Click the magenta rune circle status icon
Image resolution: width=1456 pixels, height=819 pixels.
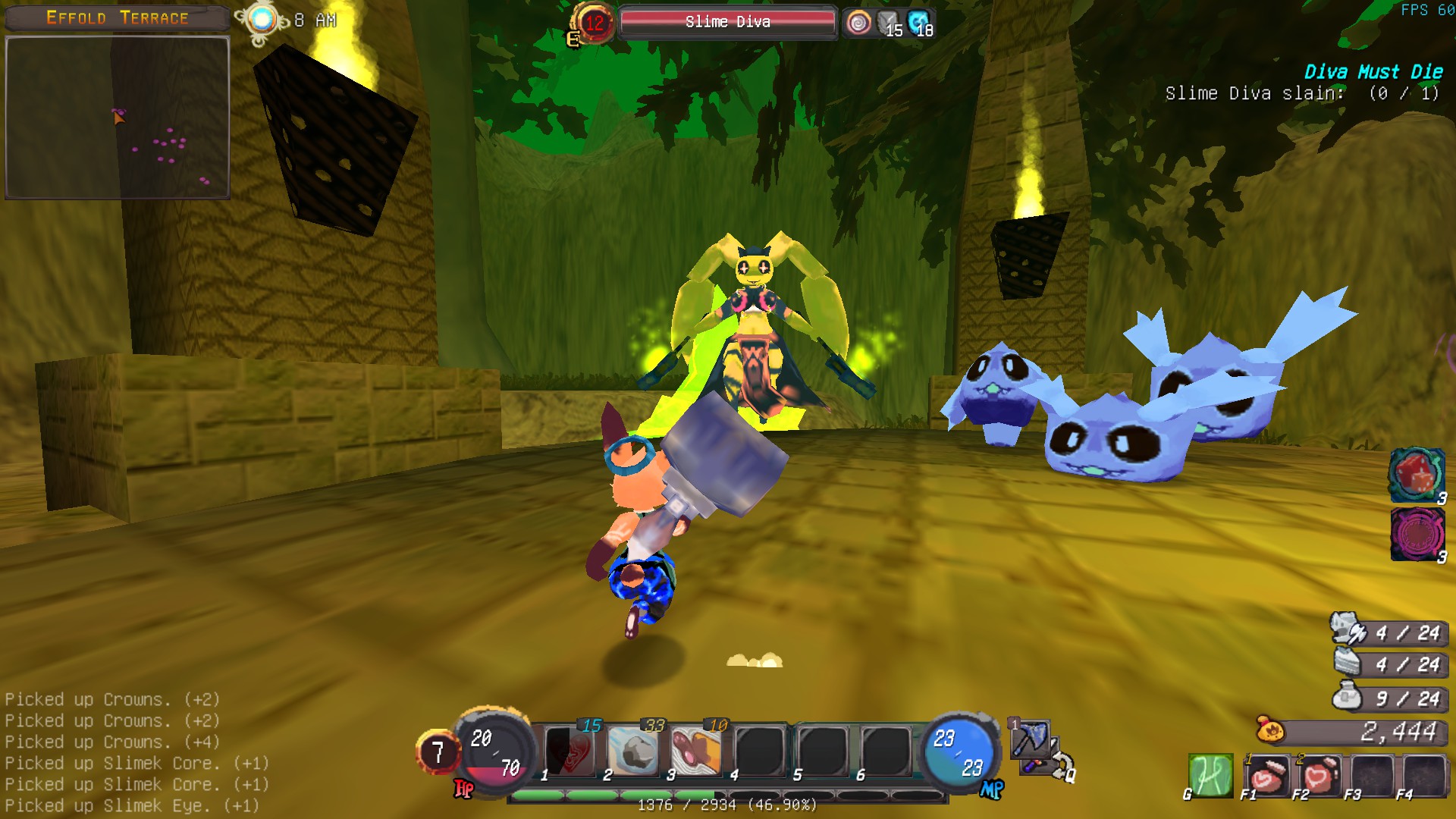(1417, 534)
